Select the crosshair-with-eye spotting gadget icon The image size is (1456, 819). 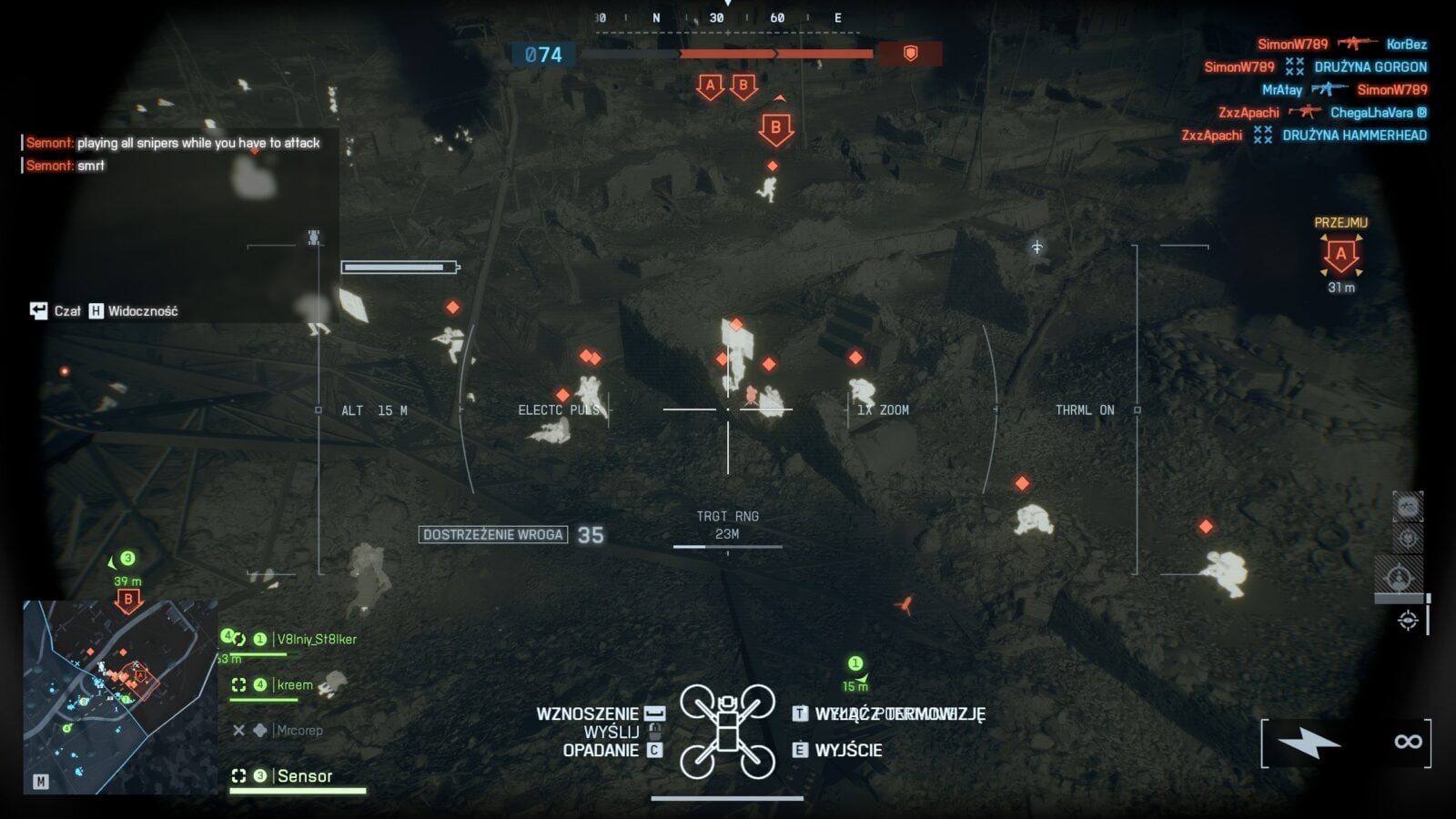1408,621
